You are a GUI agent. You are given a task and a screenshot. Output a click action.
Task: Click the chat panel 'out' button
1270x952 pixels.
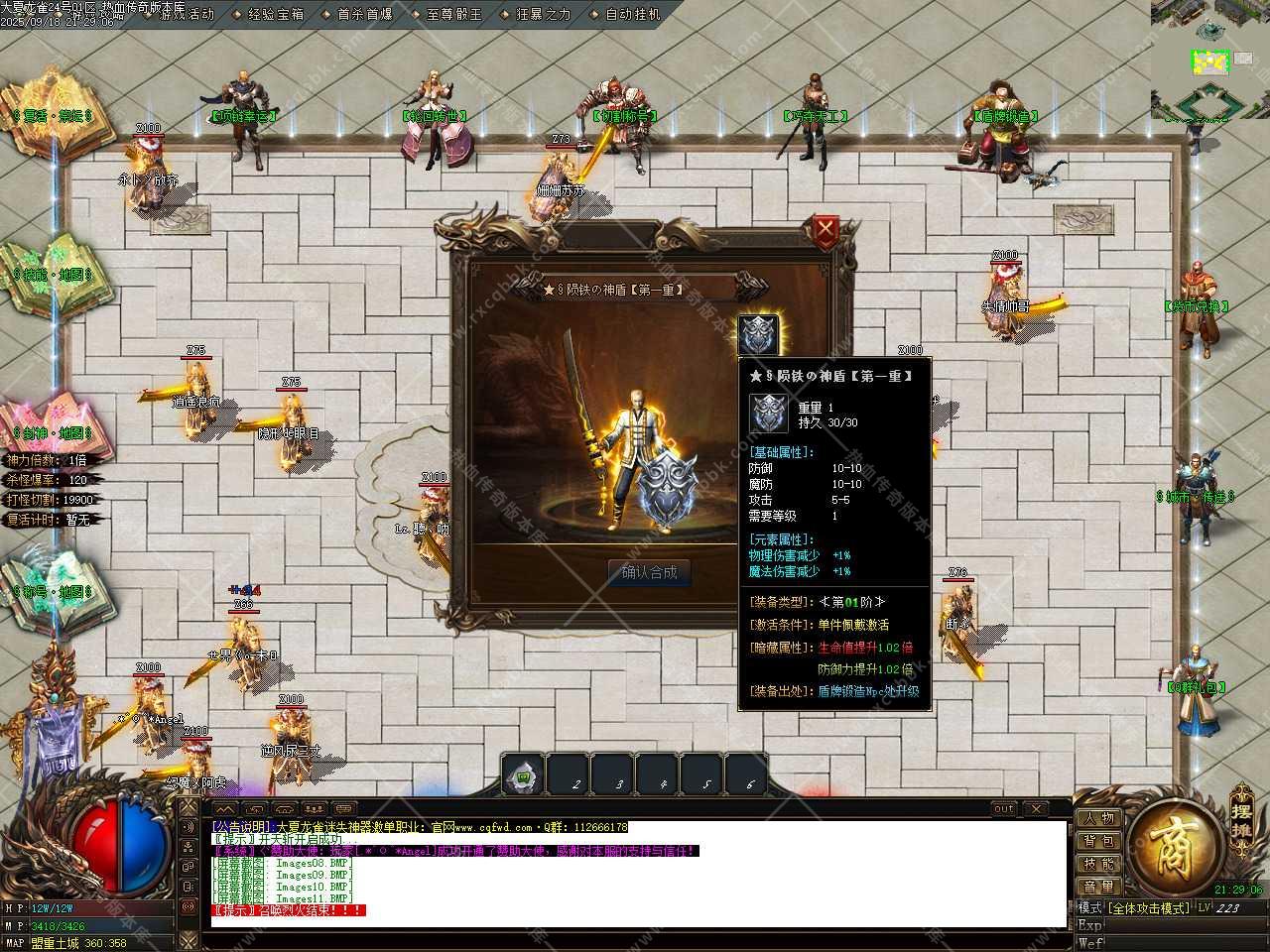click(x=1004, y=809)
